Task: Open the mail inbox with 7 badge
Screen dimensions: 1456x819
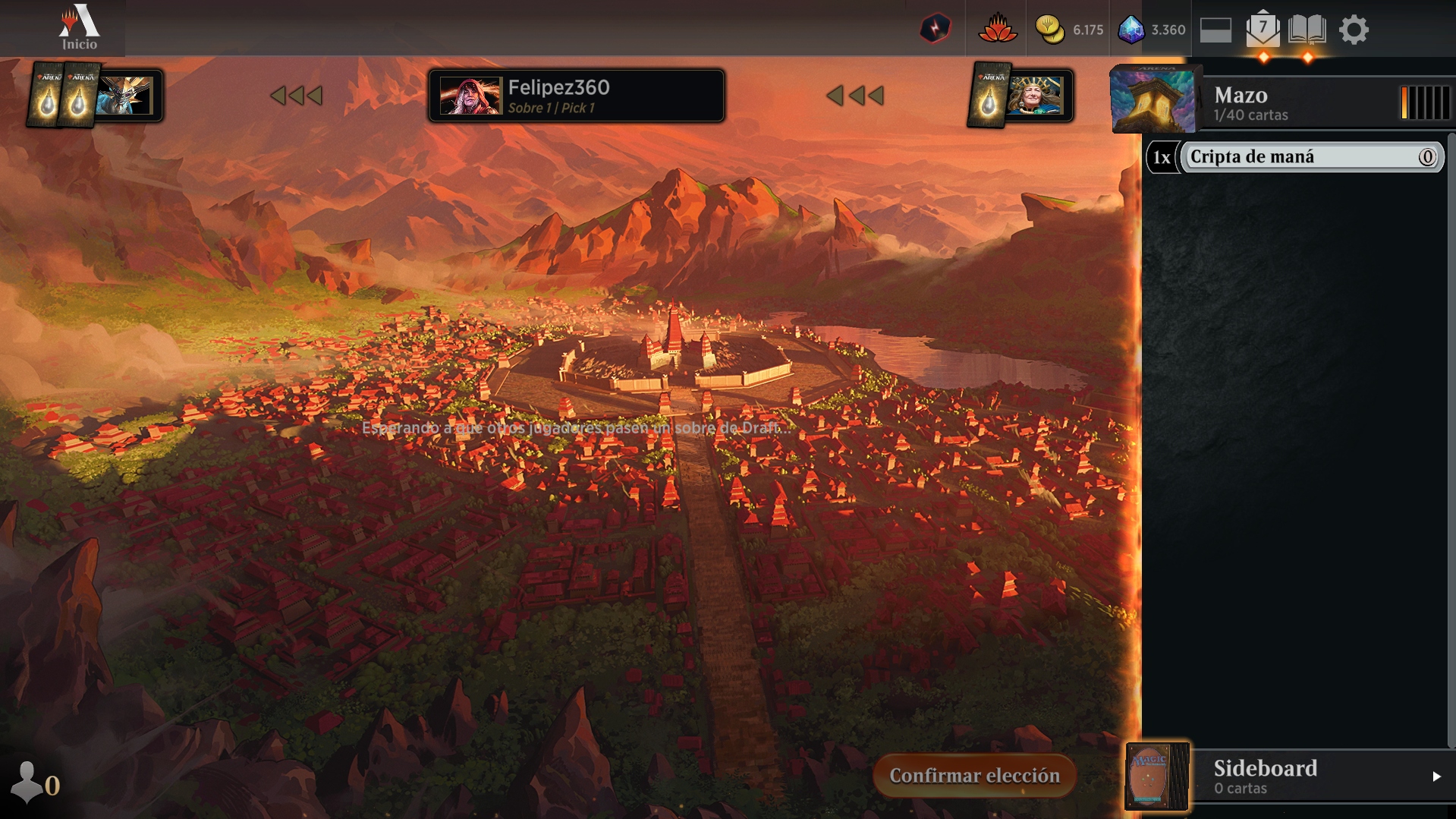Action: click(1263, 30)
